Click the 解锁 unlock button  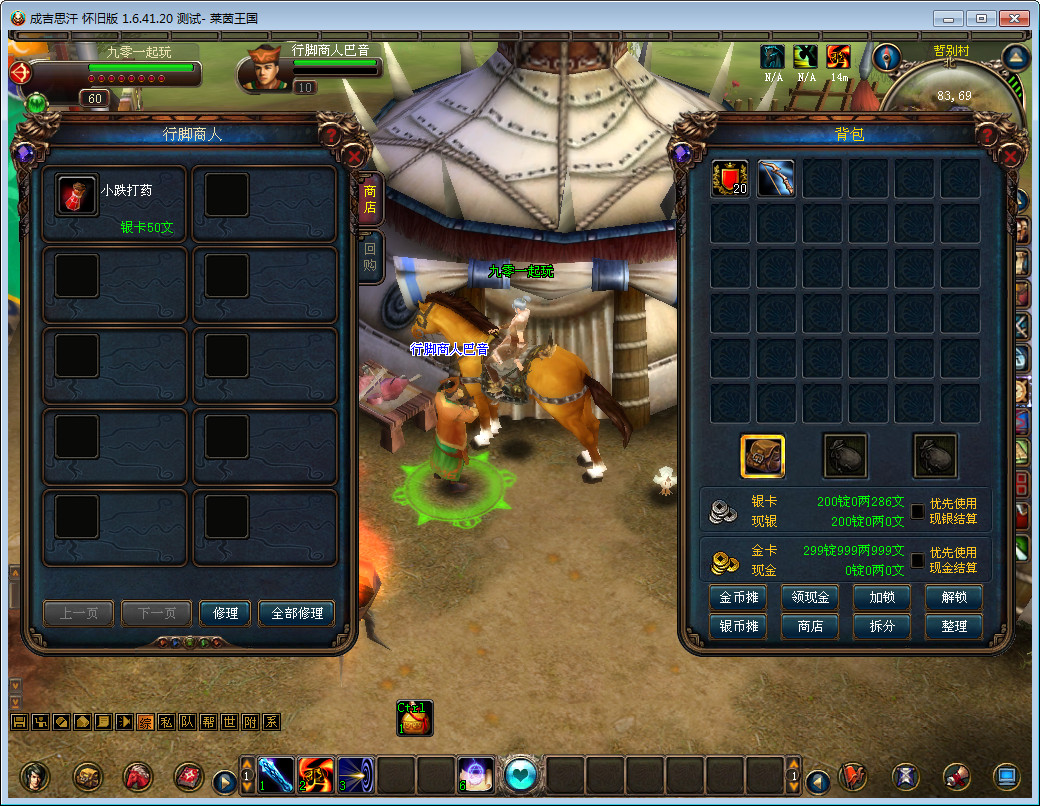point(954,598)
